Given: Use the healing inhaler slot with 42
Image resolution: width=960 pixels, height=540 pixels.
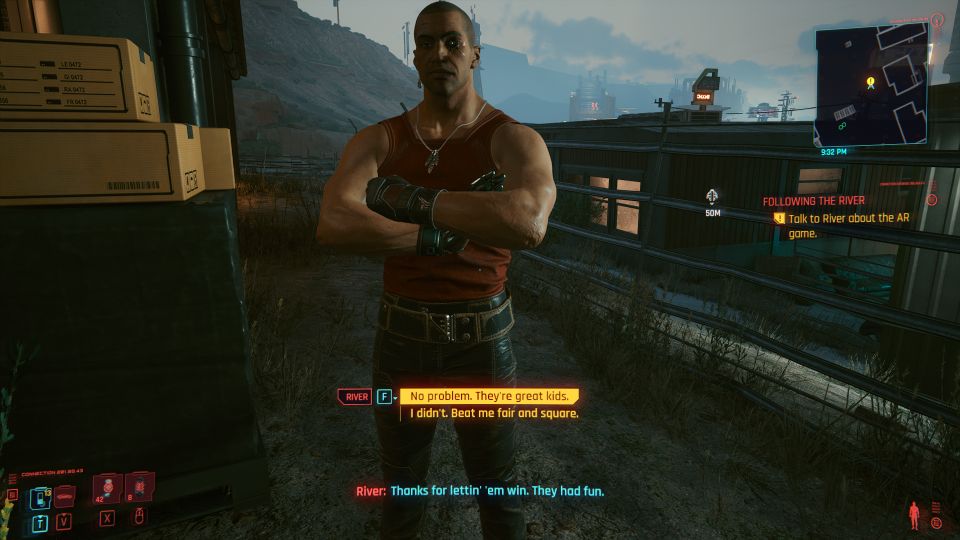Looking at the screenshot, I should pyautogui.click(x=107, y=489).
